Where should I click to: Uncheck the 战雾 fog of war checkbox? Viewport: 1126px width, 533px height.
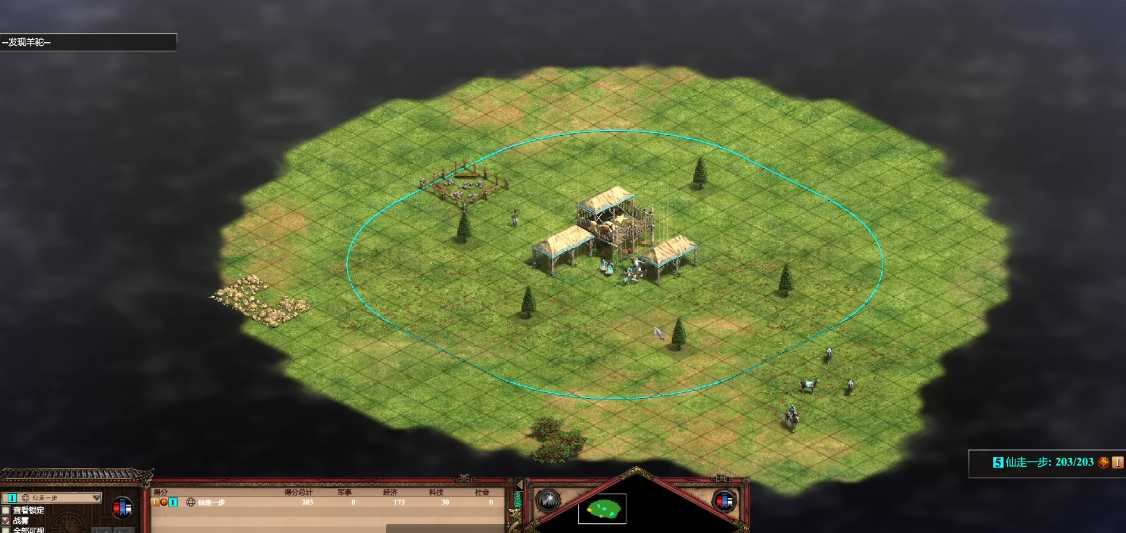pos(6,521)
